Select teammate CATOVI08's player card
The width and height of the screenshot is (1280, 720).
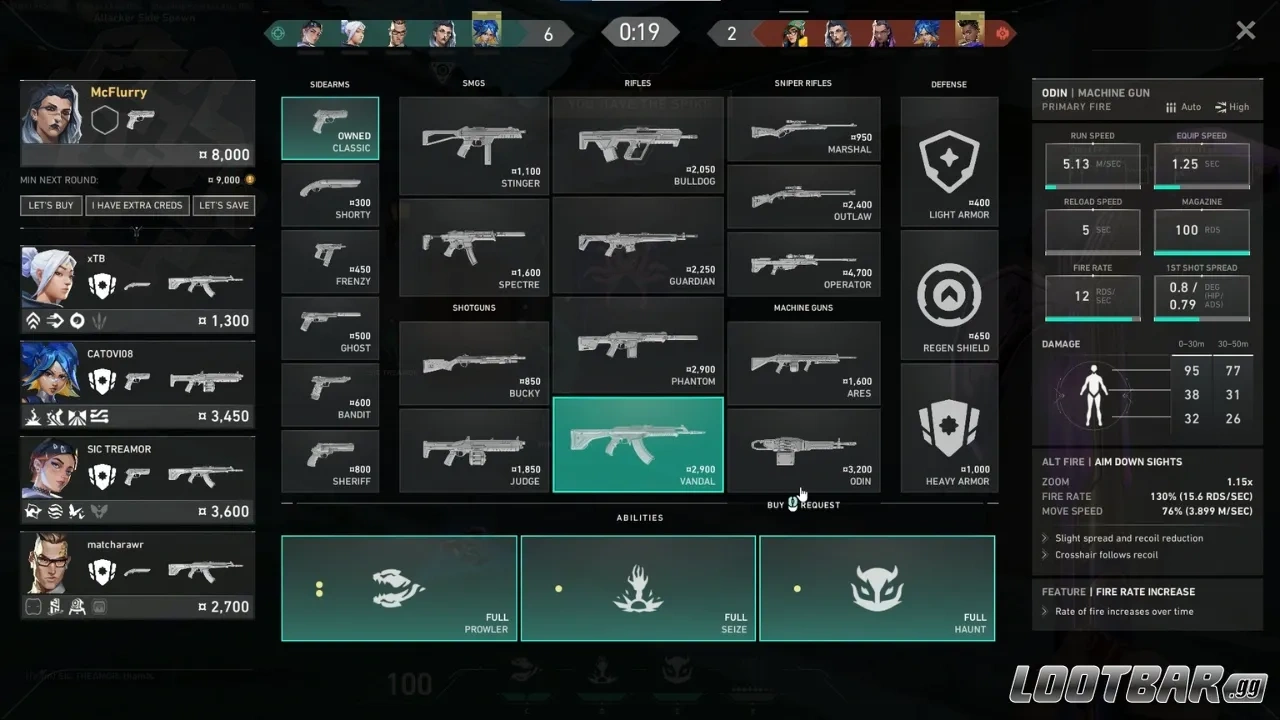click(x=137, y=385)
